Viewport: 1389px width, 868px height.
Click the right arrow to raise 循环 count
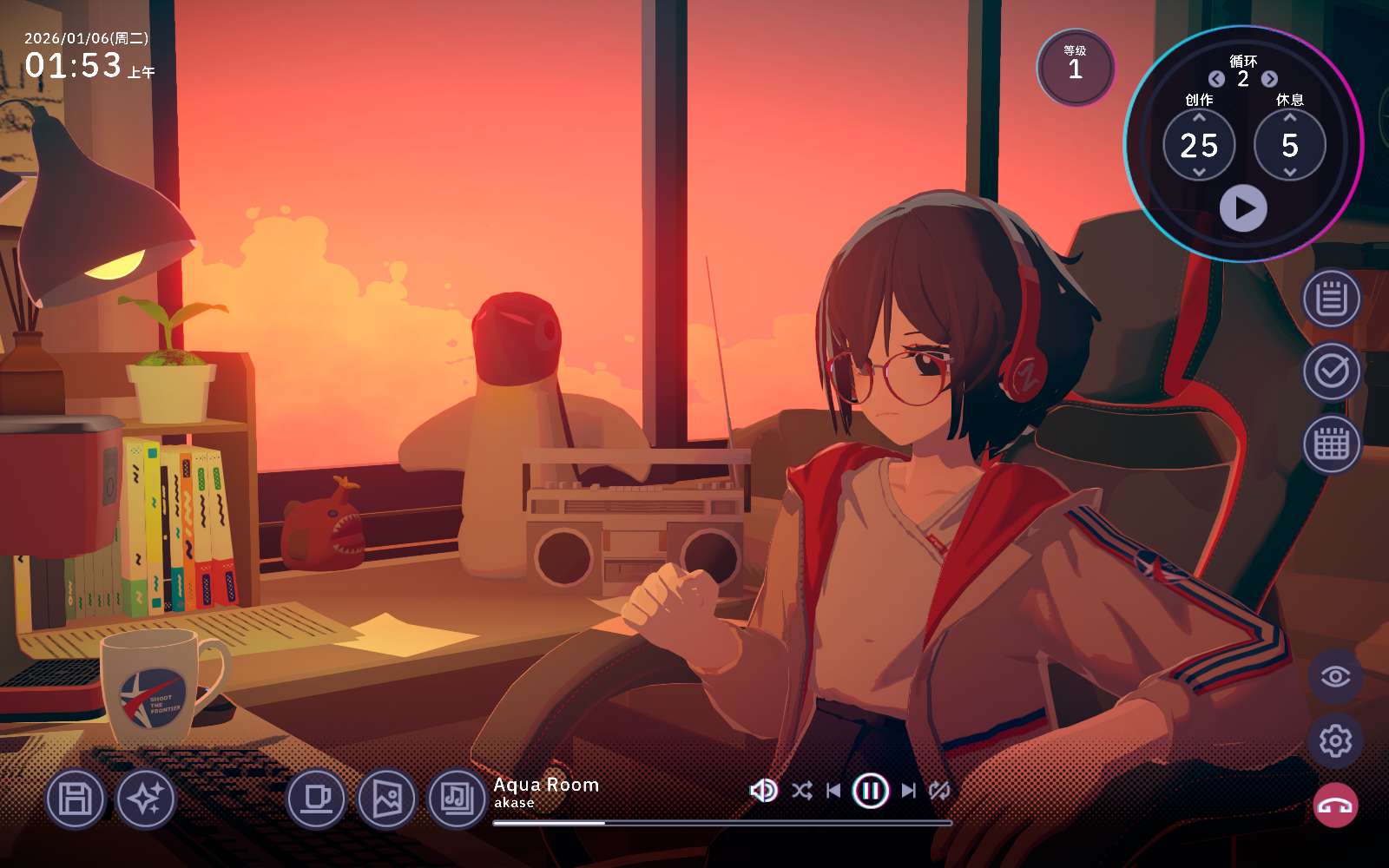(1270, 78)
